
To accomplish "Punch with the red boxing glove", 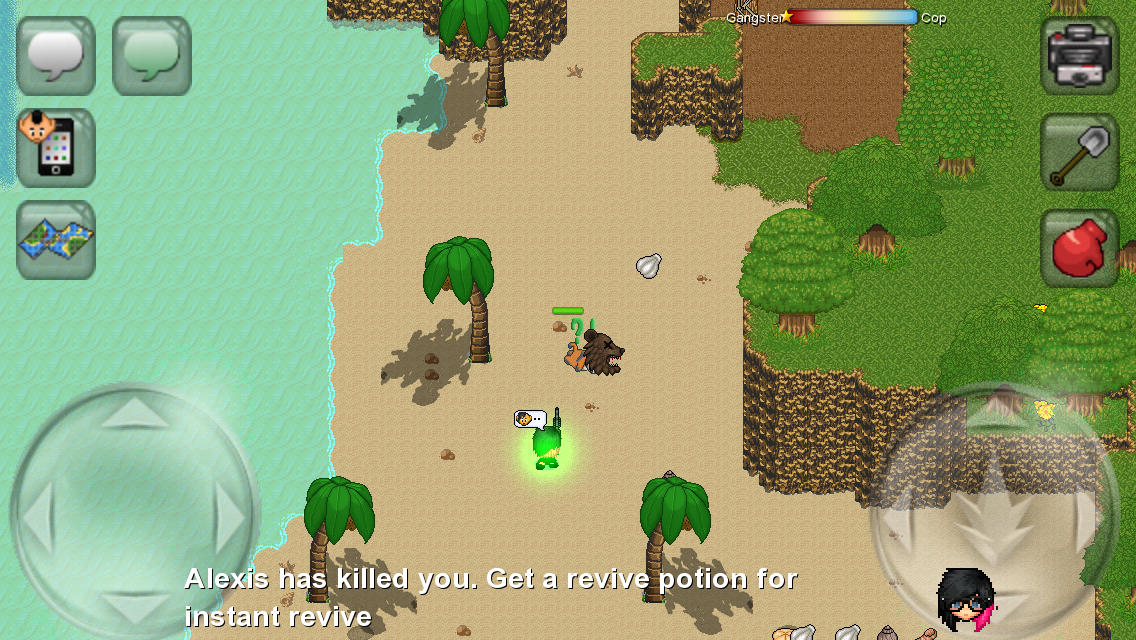I will 1080,248.
